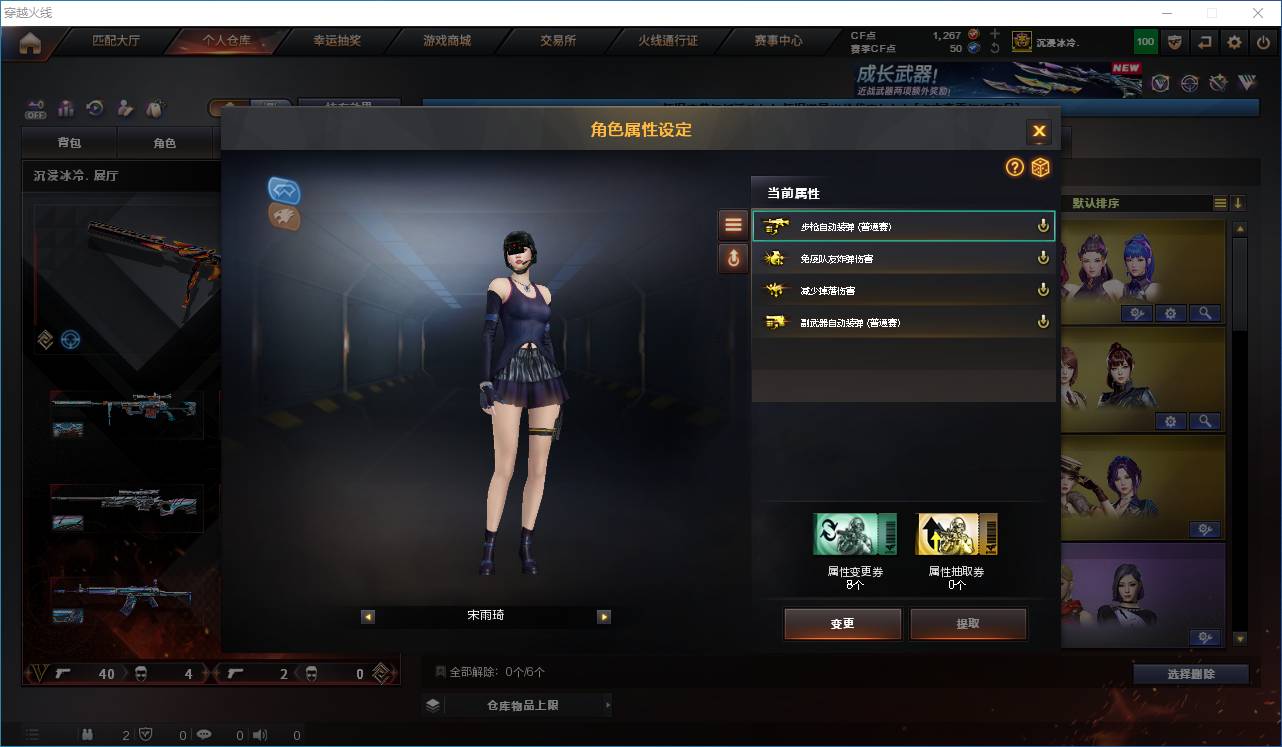Screen dimensions: 1282x747
Task: Switch to the 角色 tab
Action: (166, 143)
